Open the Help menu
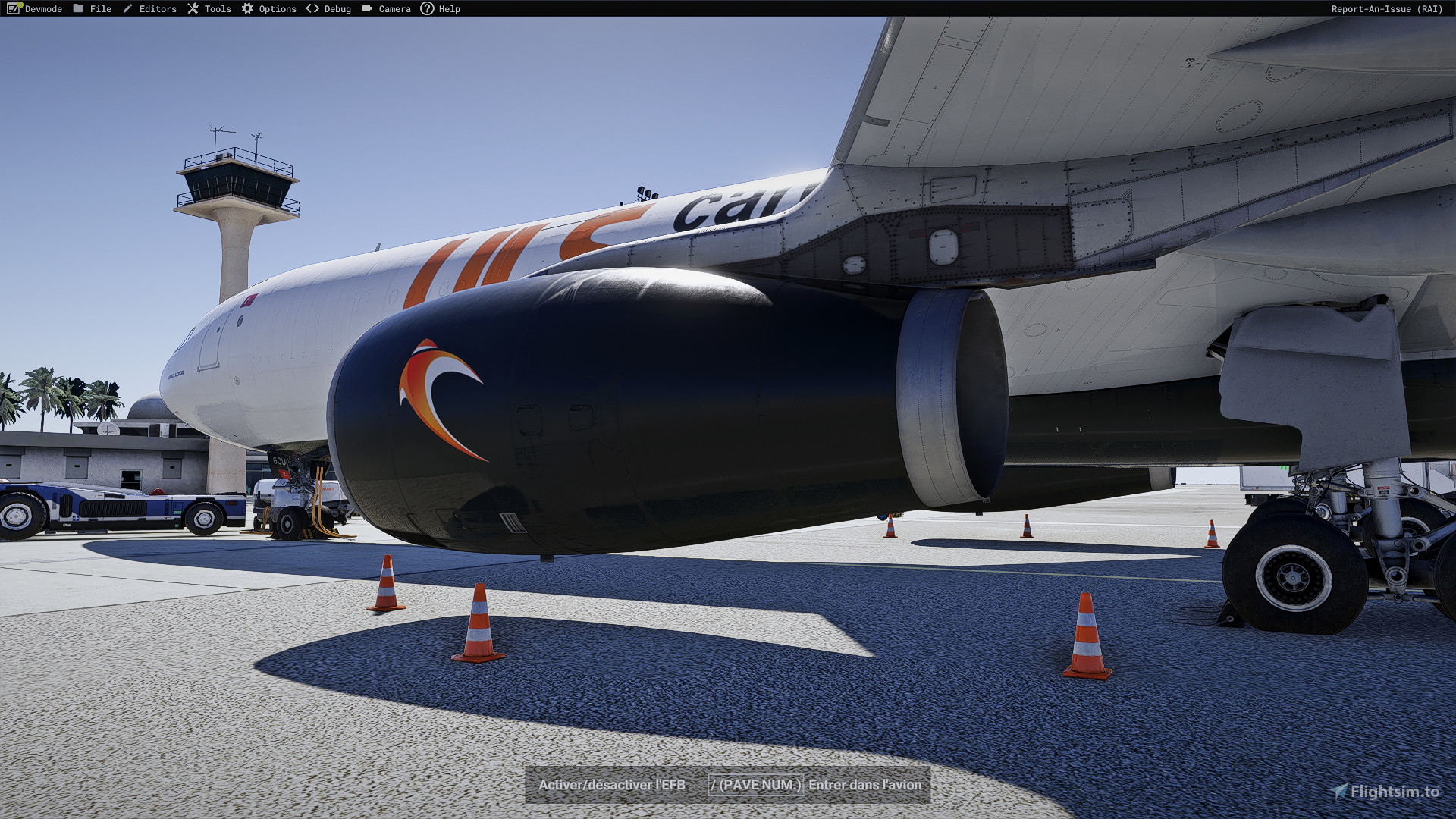 [448, 8]
